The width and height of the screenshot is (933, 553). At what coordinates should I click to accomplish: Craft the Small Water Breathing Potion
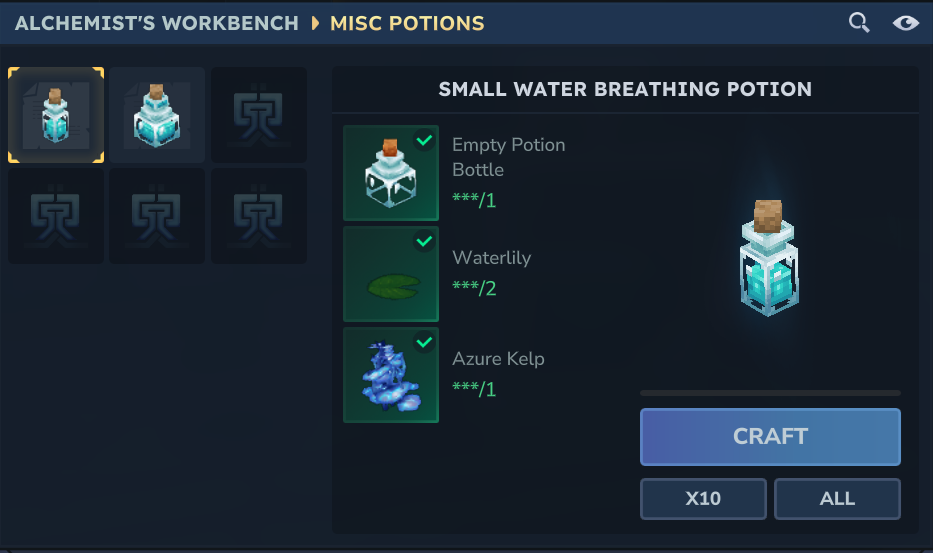(x=770, y=437)
